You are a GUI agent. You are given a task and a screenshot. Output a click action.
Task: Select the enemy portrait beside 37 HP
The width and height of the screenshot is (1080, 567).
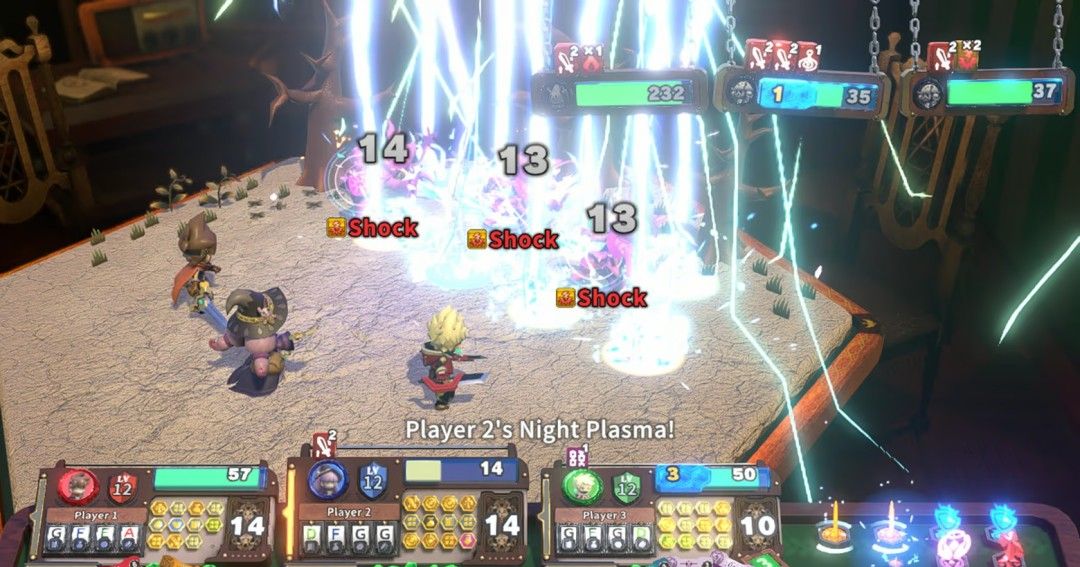coord(927,93)
